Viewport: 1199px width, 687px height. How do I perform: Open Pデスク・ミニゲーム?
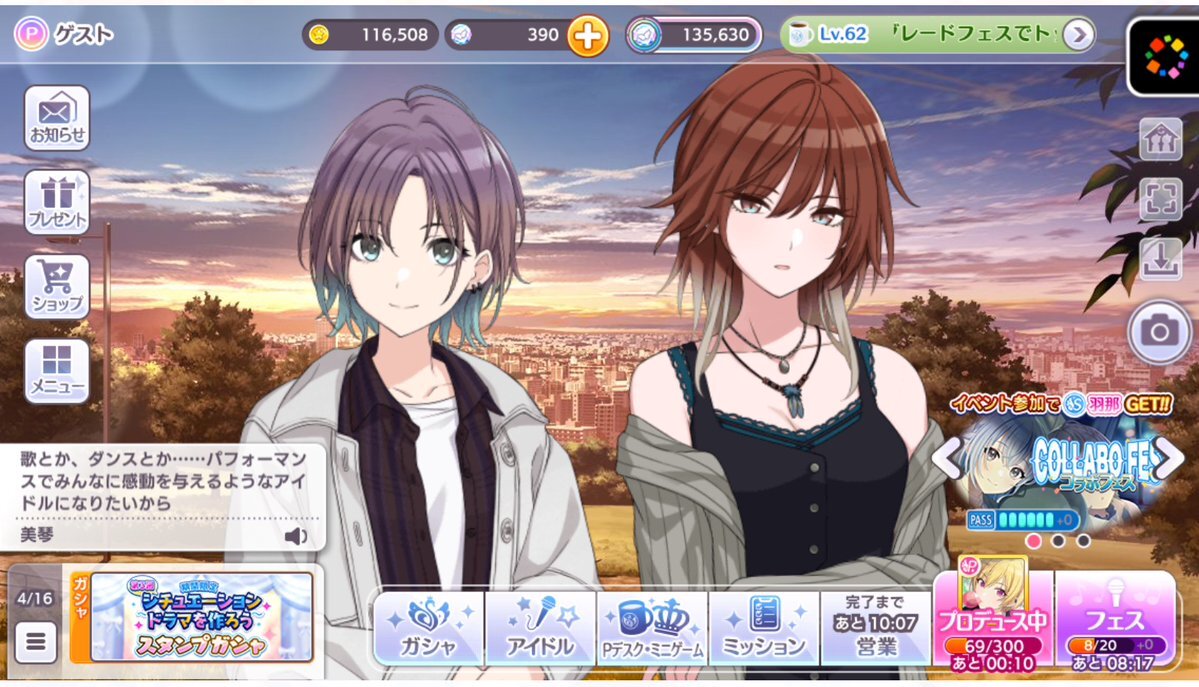(652, 628)
